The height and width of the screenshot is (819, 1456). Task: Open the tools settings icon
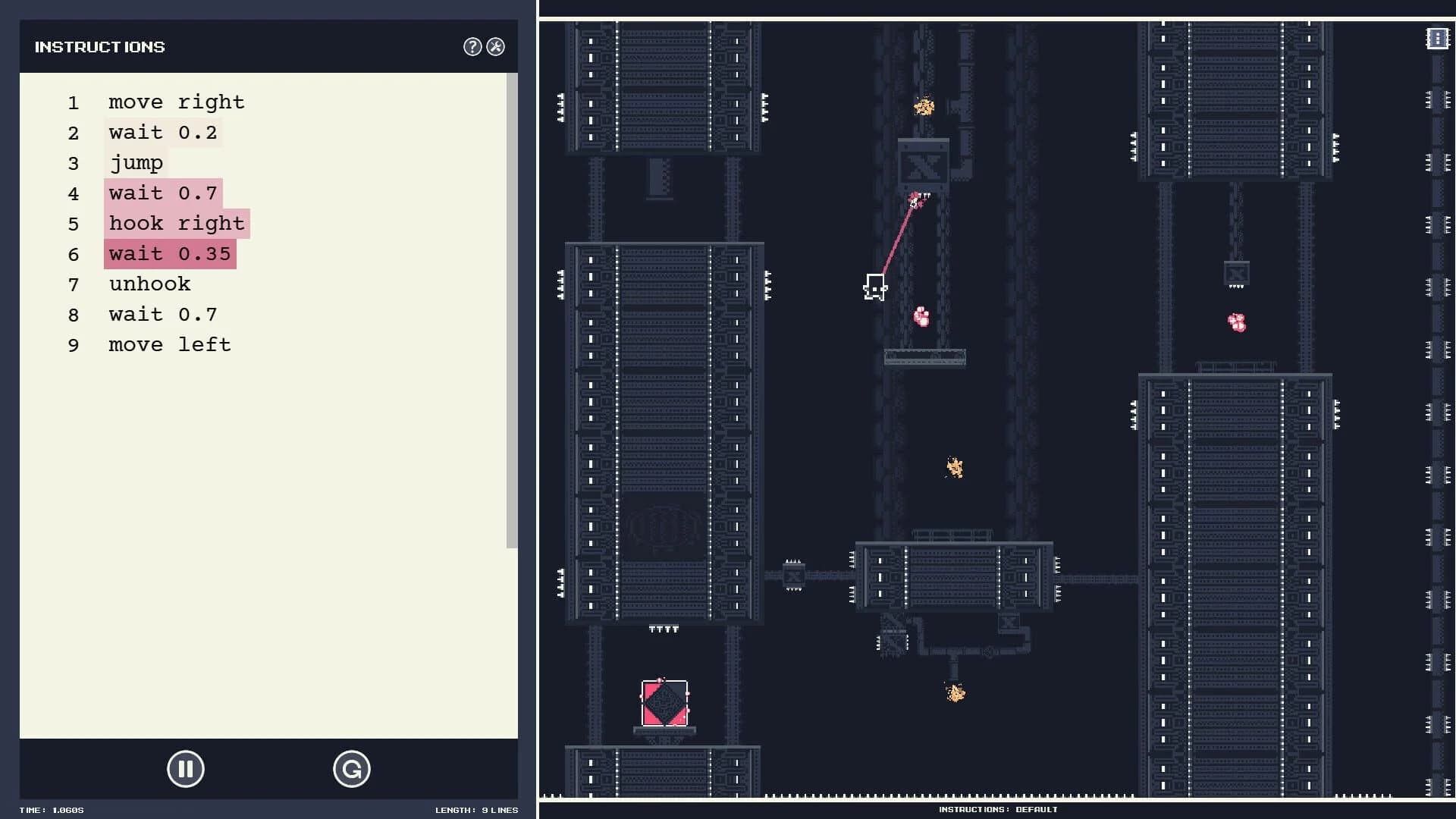click(x=496, y=46)
